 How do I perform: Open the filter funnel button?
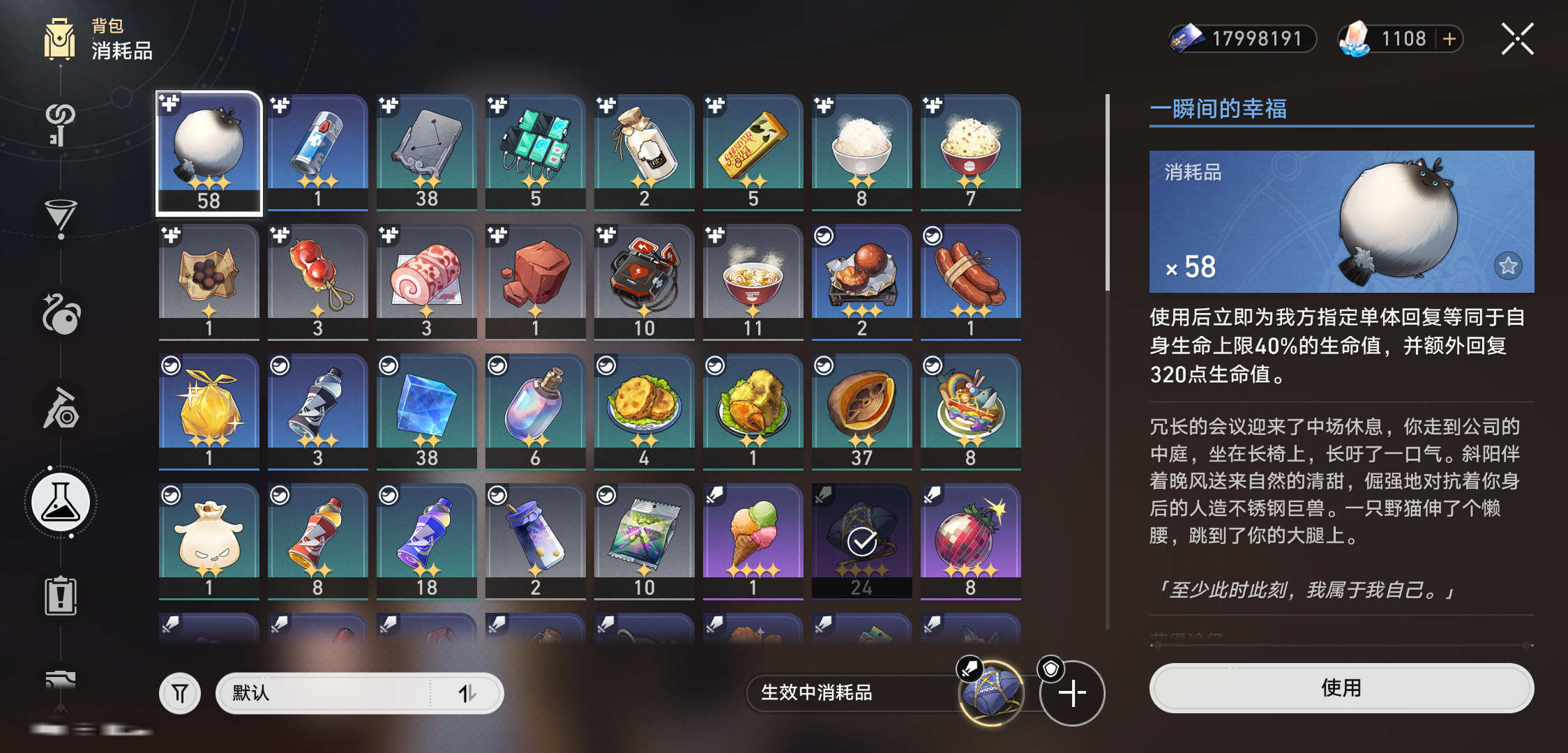pyautogui.click(x=180, y=693)
